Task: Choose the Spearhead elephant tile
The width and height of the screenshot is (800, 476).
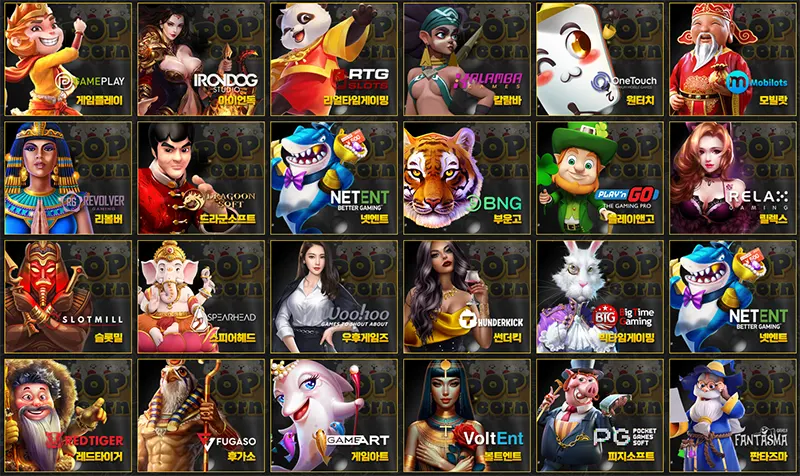Action: pos(200,296)
